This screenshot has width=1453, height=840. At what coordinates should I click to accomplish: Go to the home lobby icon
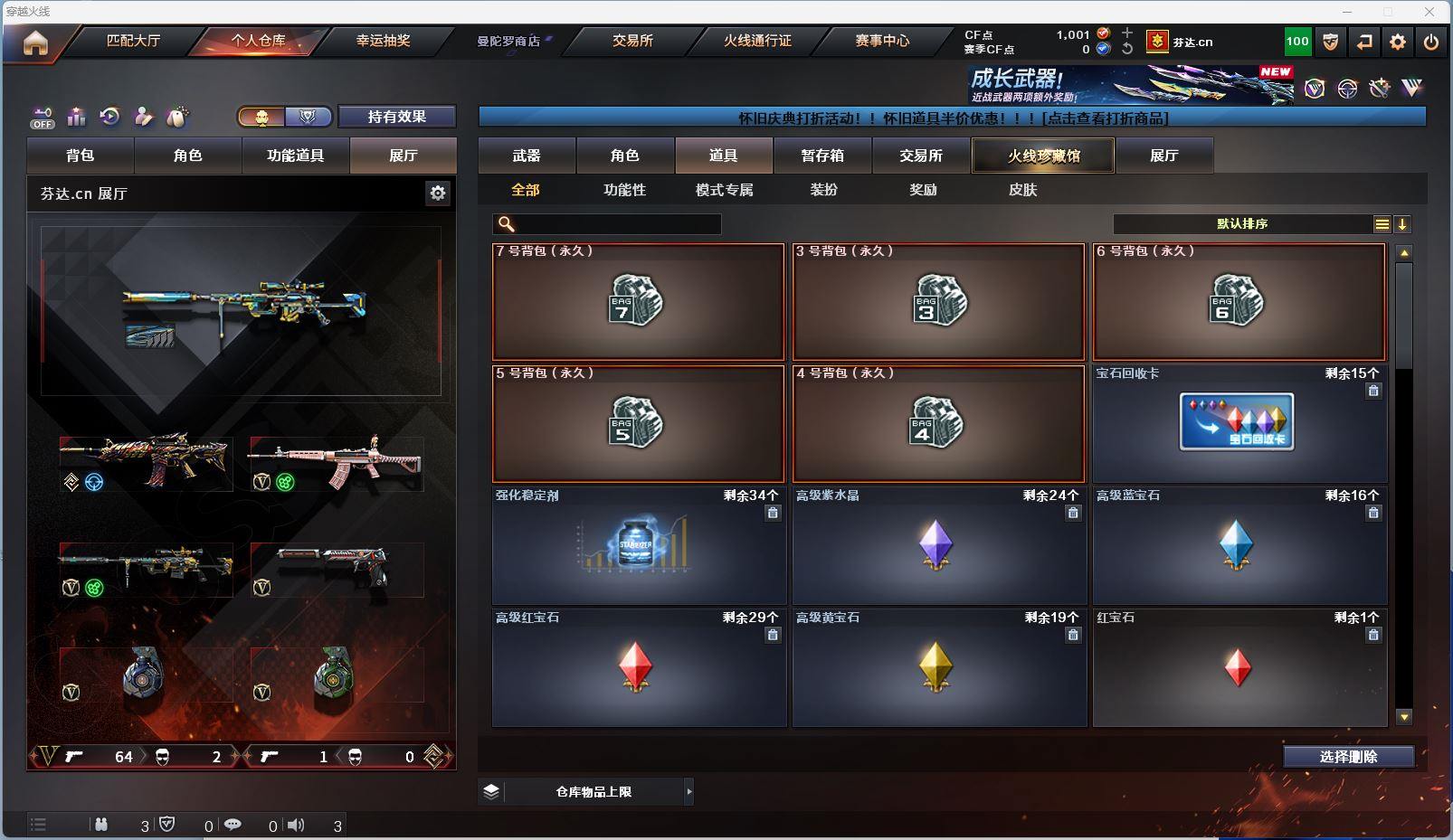[35, 42]
